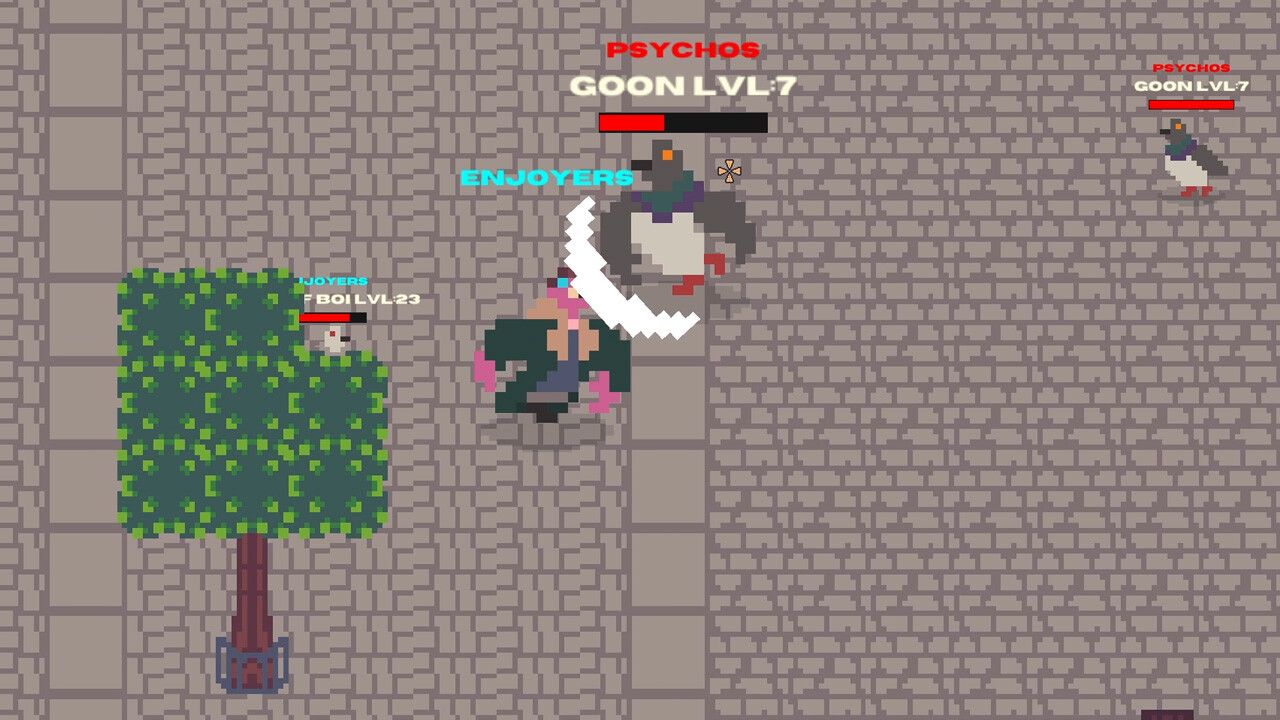Click the red PSYCHOS team label at top center

click(x=683, y=50)
